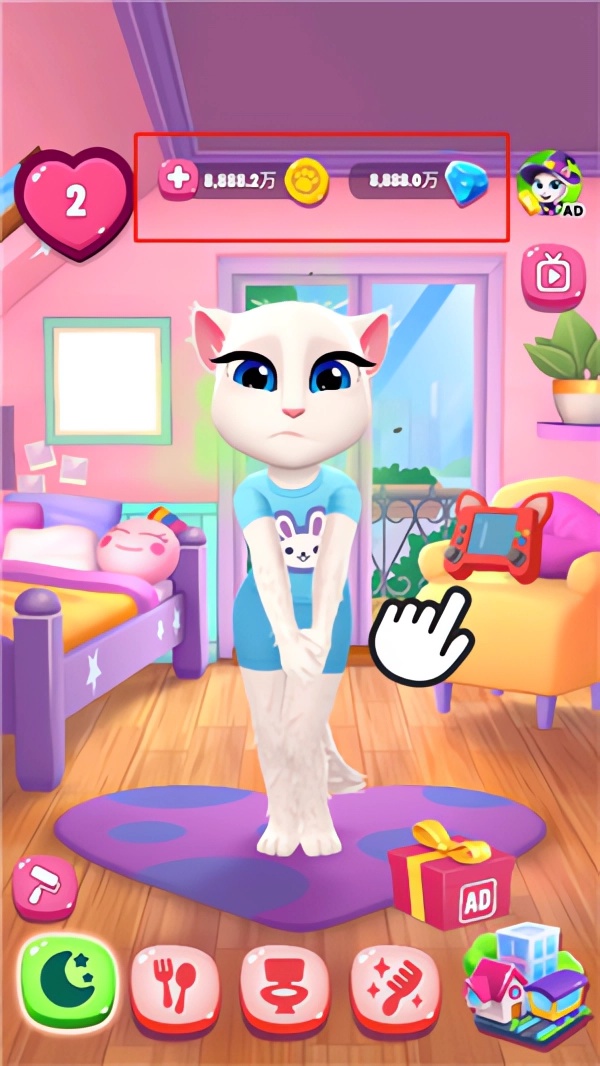Screen dimensions: 600x1066
Task: Open the witch cat AD avatar
Action: (x=549, y=183)
